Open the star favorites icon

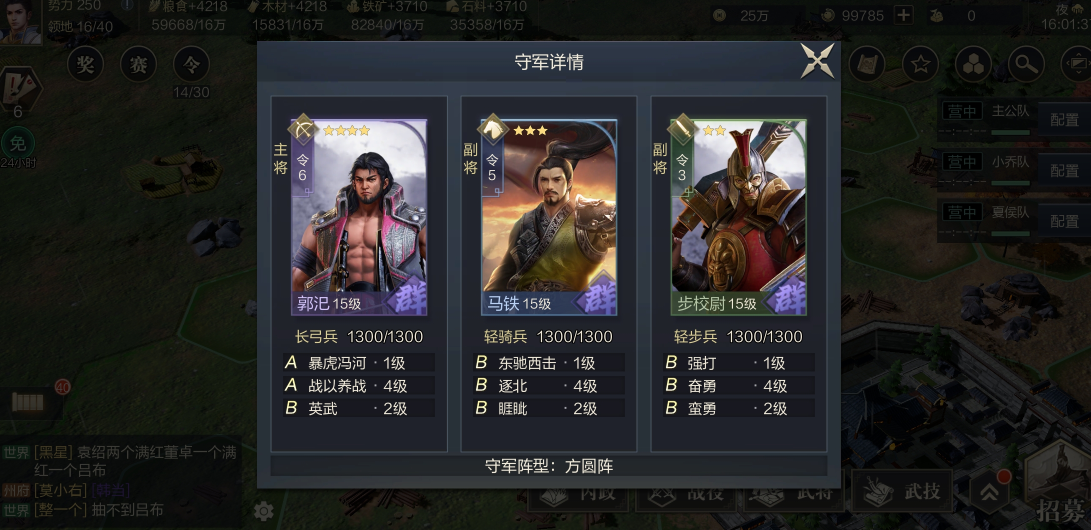point(920,66)
